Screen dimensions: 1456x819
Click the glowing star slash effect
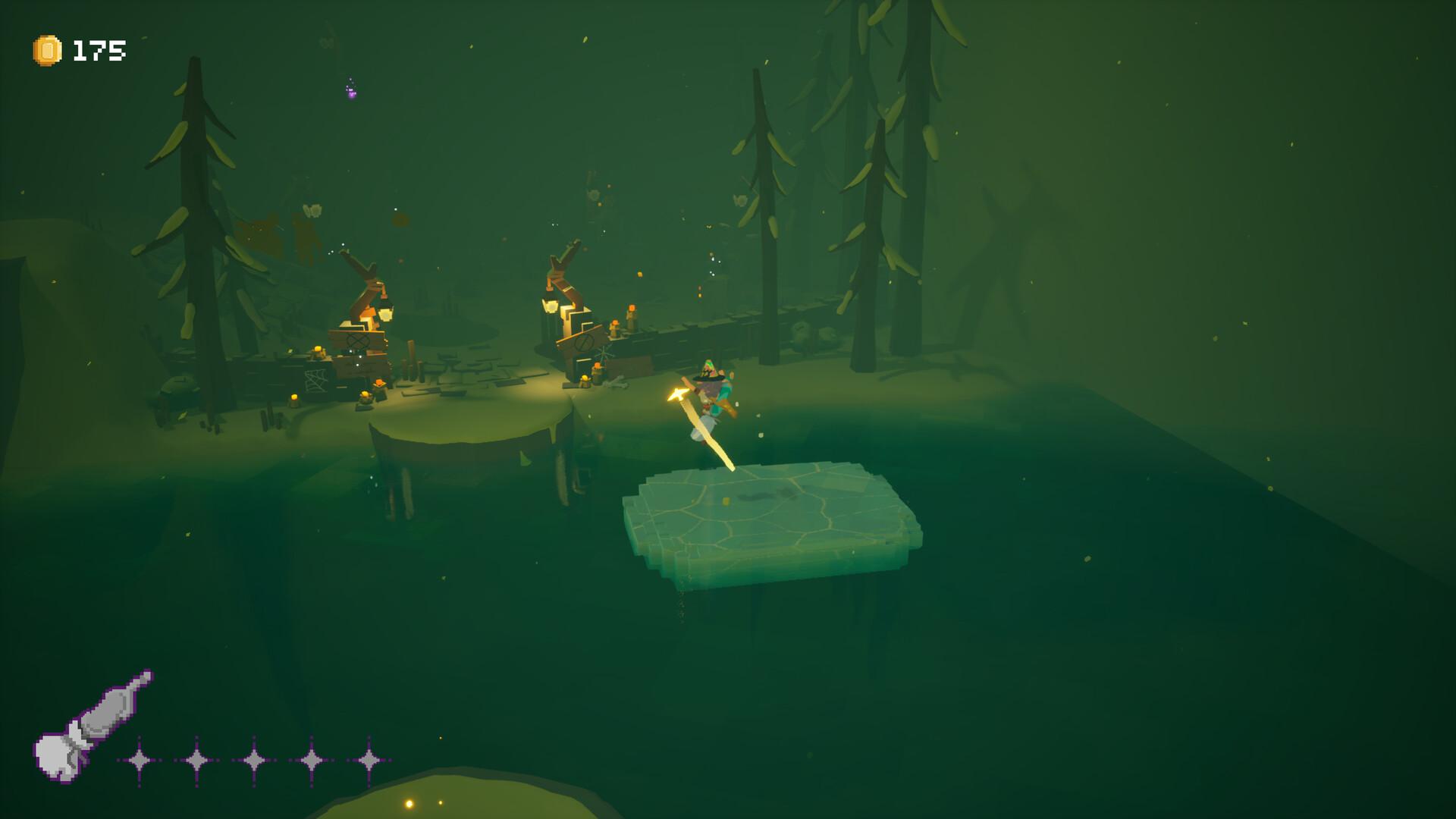[676, 394]
